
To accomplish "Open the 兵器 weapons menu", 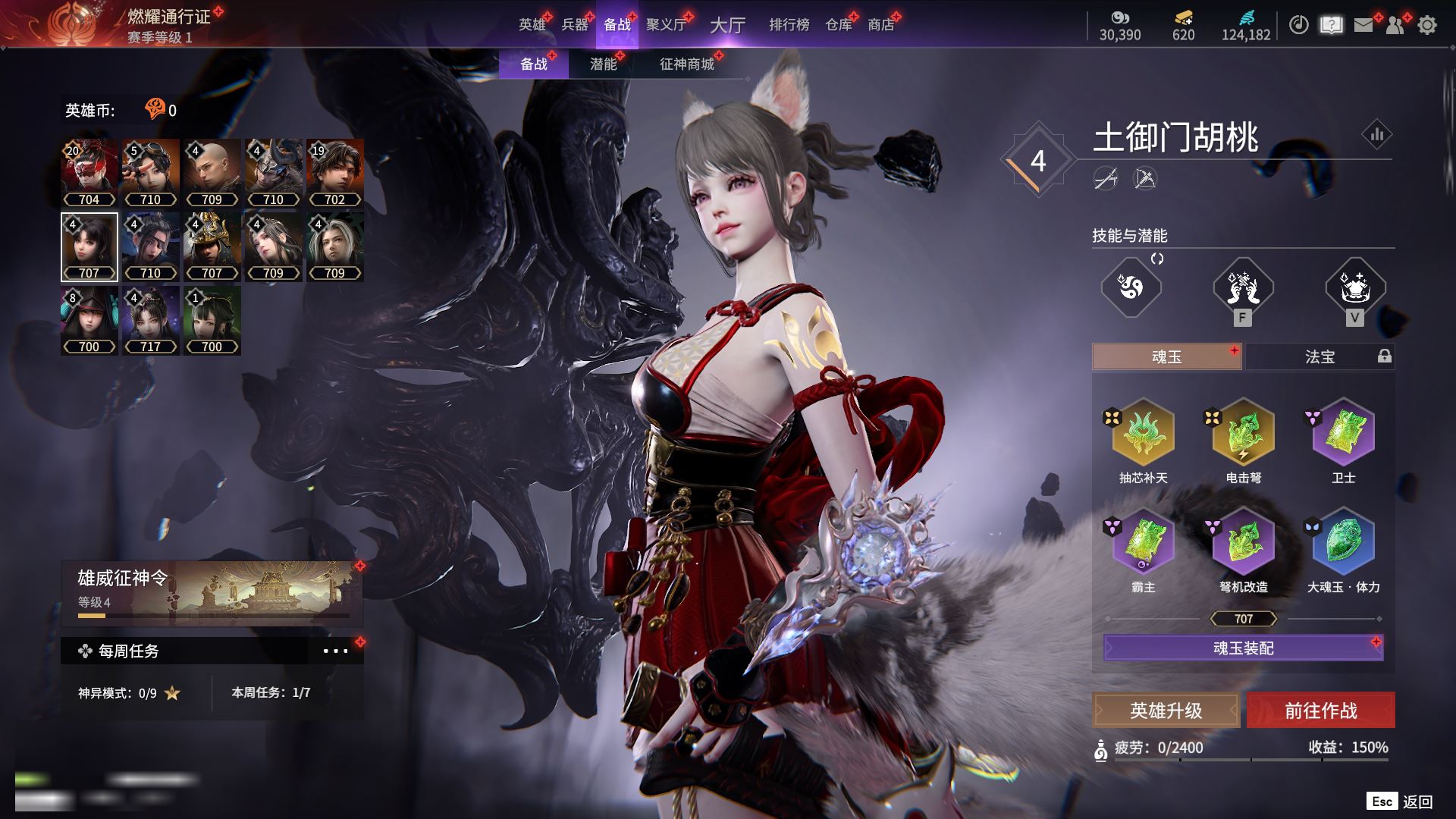I will 575,25.
